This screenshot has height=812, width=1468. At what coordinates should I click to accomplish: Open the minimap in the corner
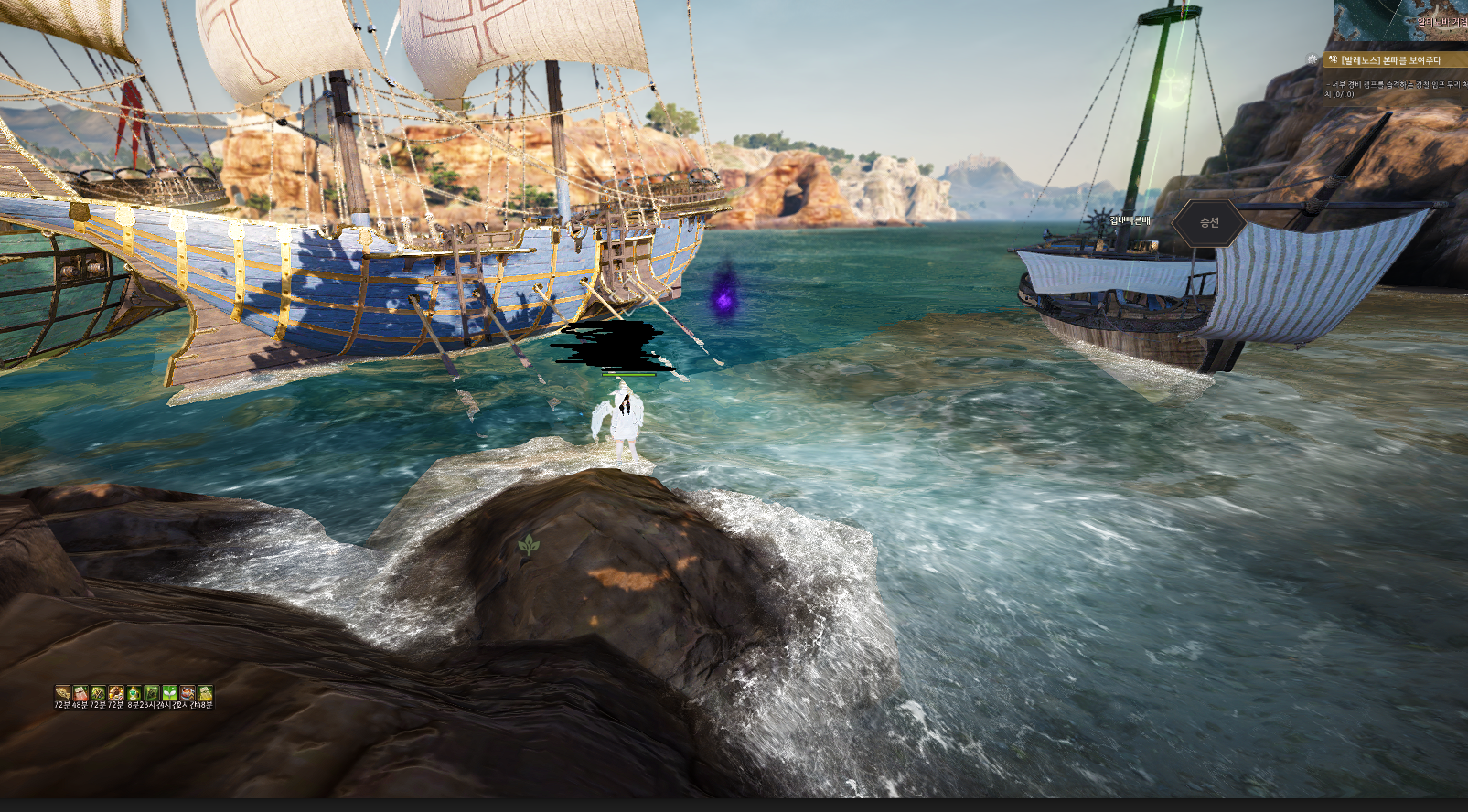coord(1401,20)
